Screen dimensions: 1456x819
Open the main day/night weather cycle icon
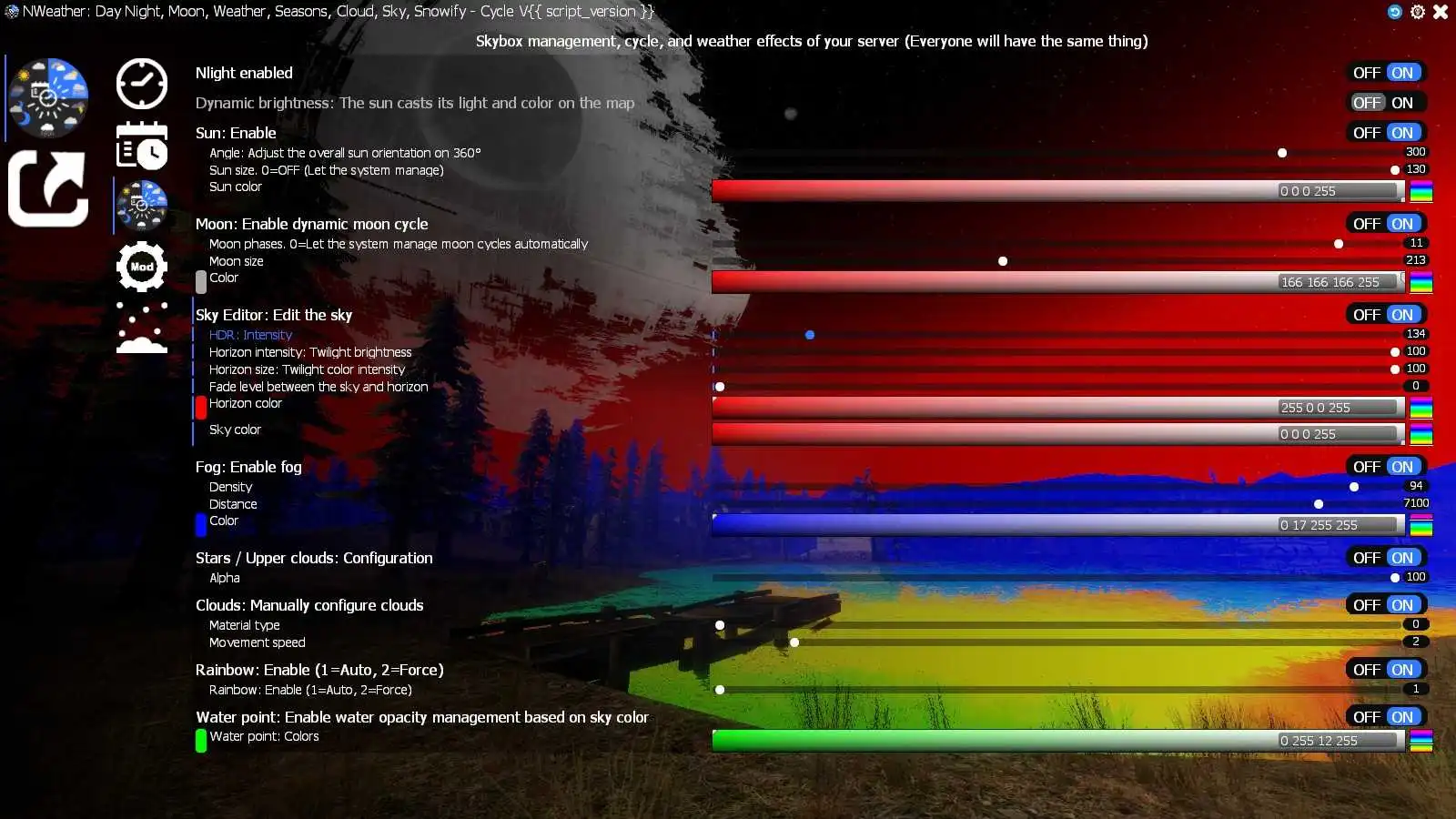click(47, 96)
